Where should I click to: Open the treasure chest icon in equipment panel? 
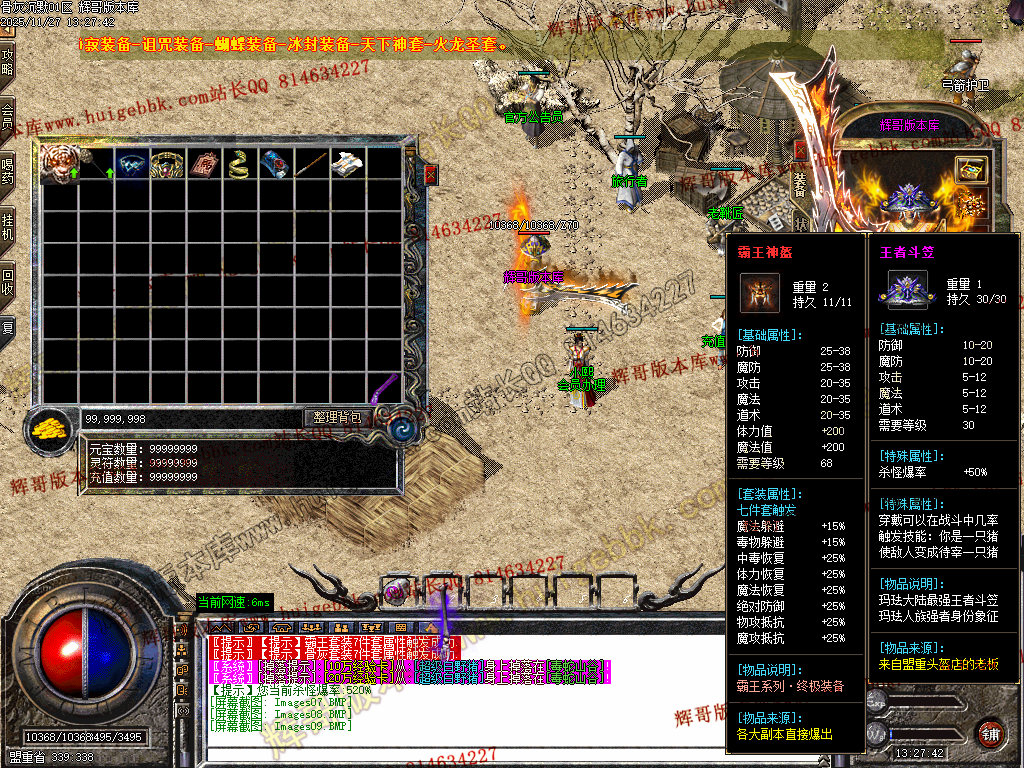click(x=969, y=169)
